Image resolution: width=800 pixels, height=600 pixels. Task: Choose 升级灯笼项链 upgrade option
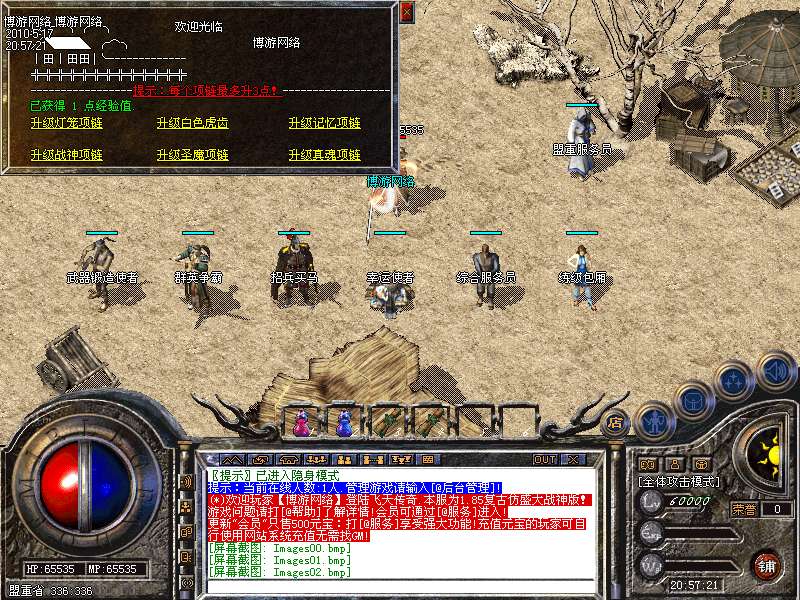click(67, 123)
